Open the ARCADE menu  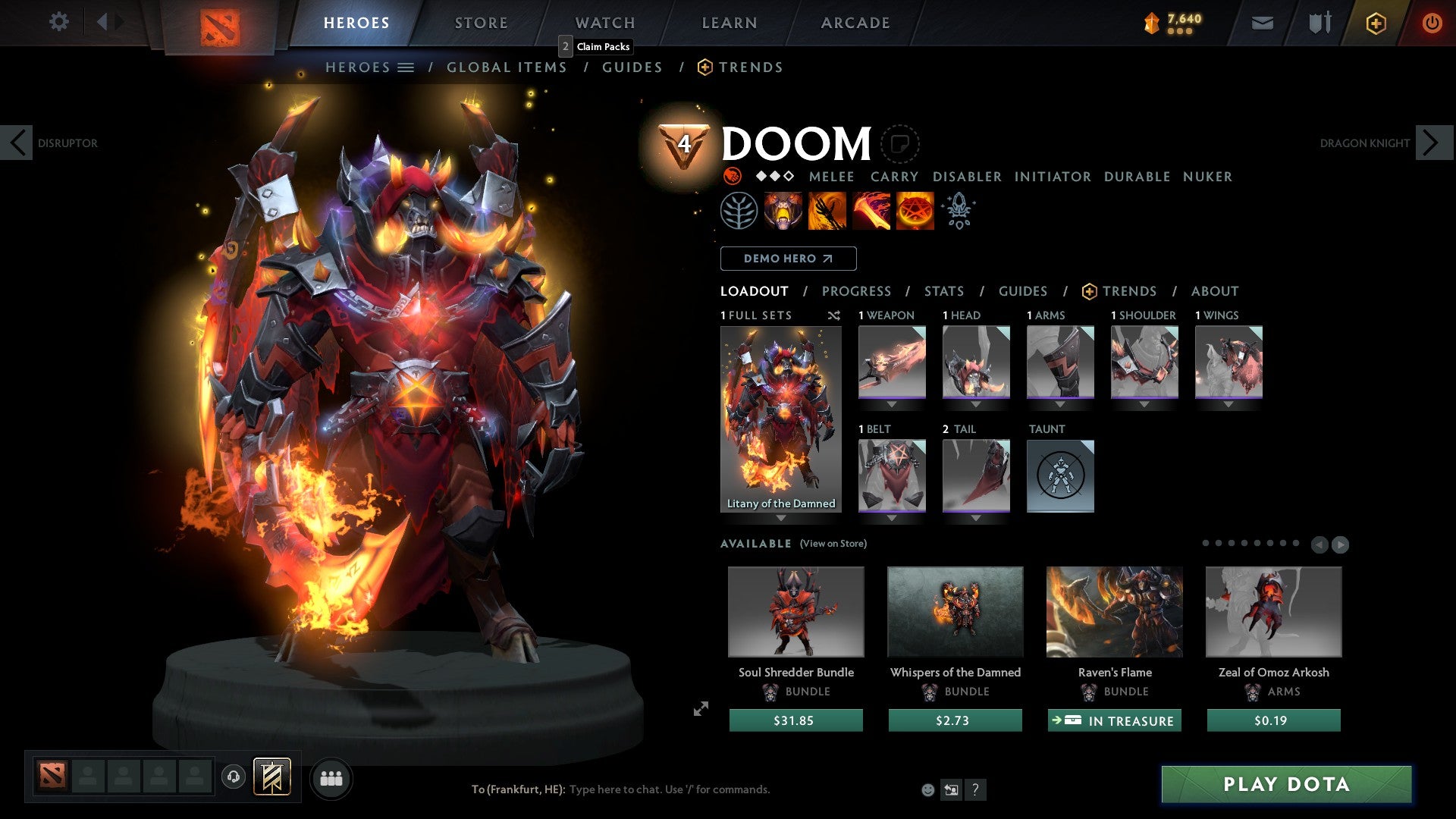[x=855, y=23]
